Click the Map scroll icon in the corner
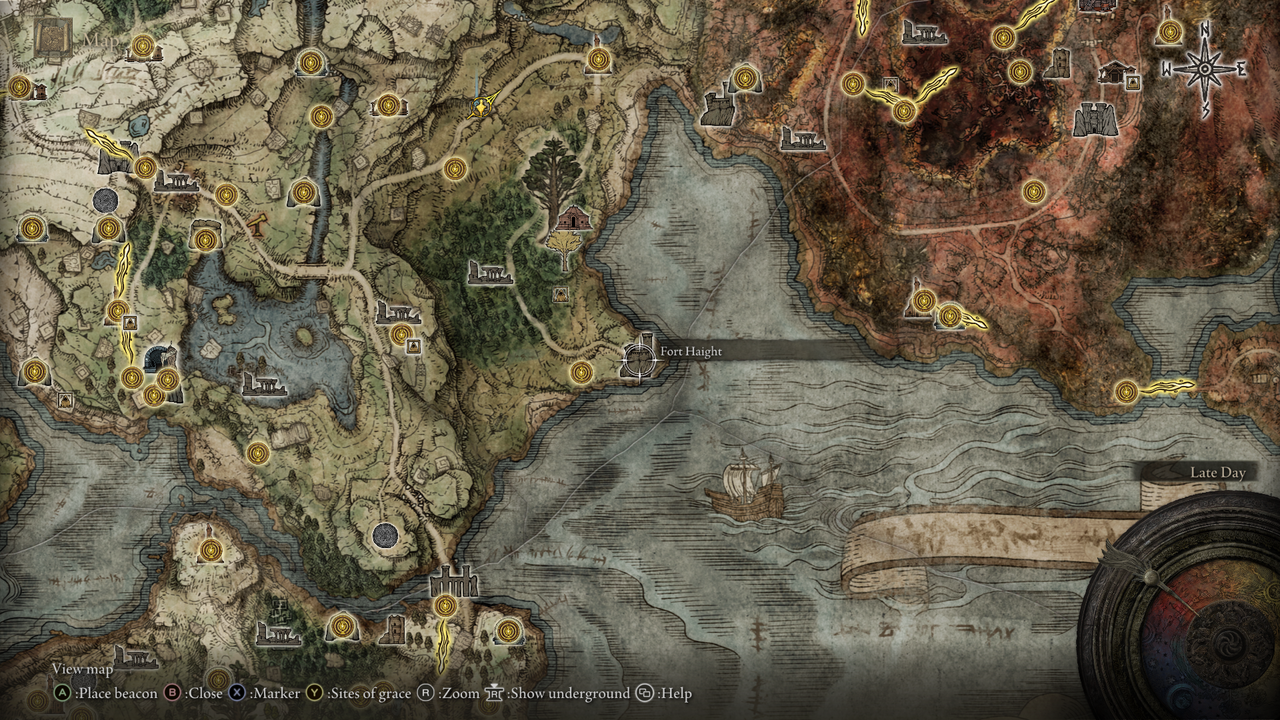Image resolution: width=1280 pixels, height=720 pixels. point(50,37)
